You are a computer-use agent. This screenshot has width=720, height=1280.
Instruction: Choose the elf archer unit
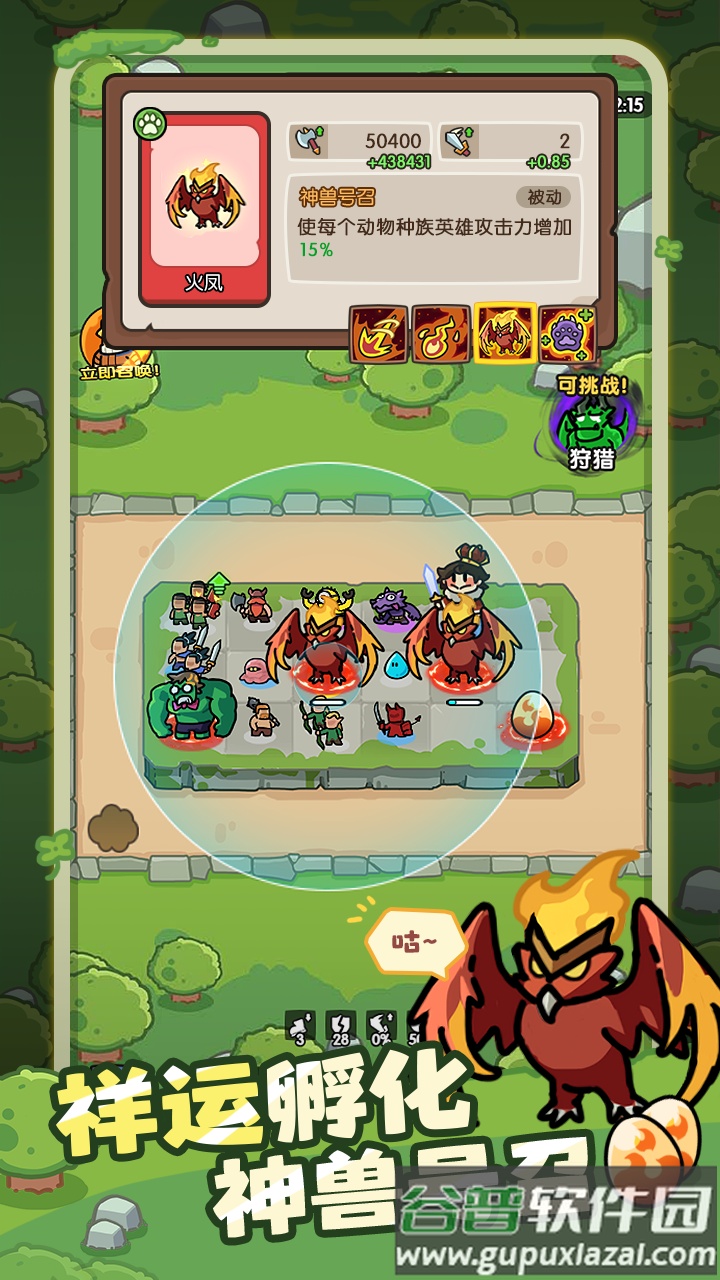(326, 722)
